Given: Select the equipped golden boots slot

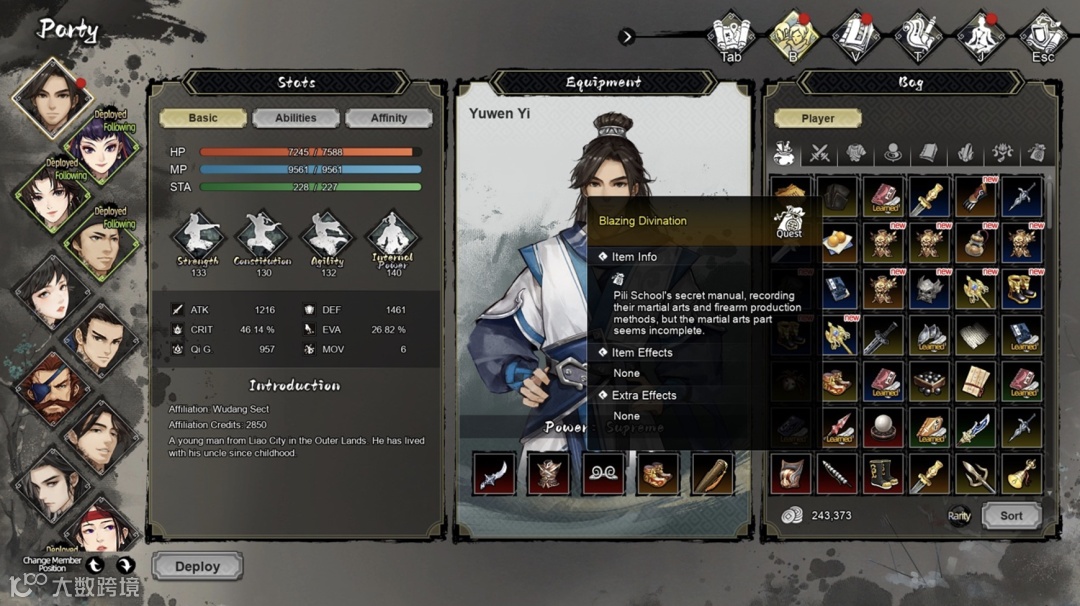Looking at the screenshot, I should (657, 473).
